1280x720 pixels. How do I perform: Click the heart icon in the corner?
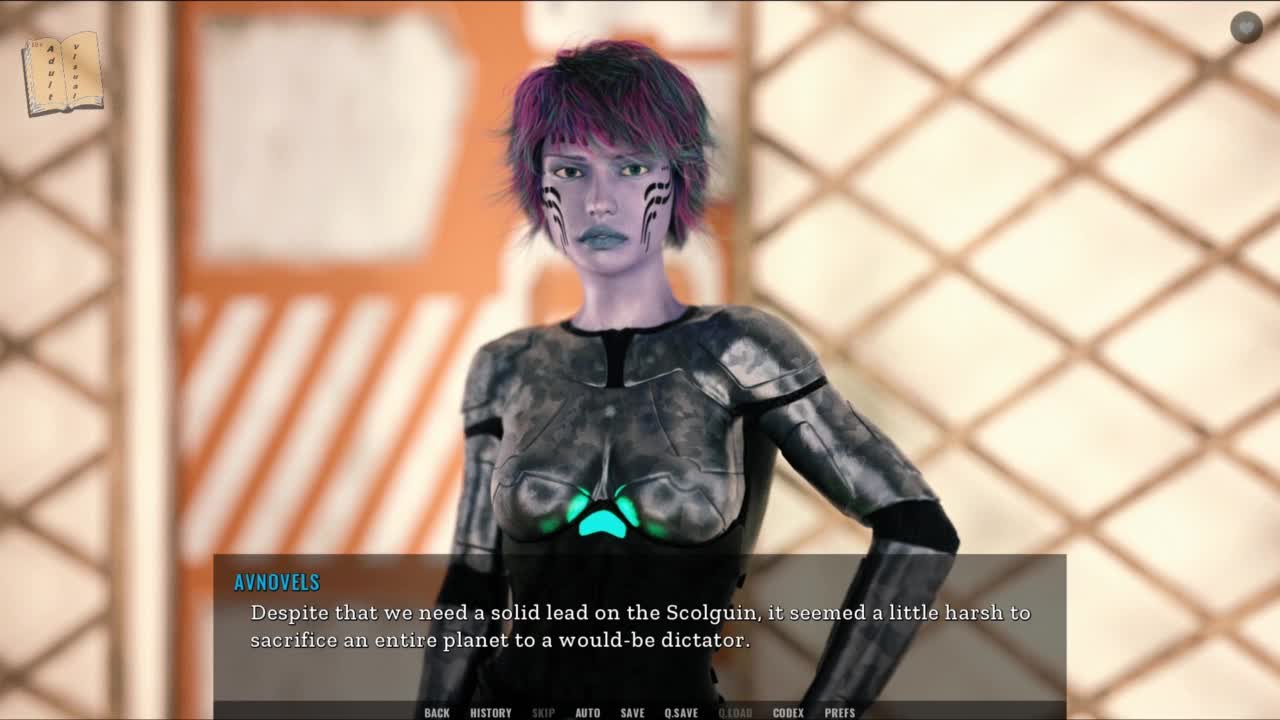(1246, 28)
